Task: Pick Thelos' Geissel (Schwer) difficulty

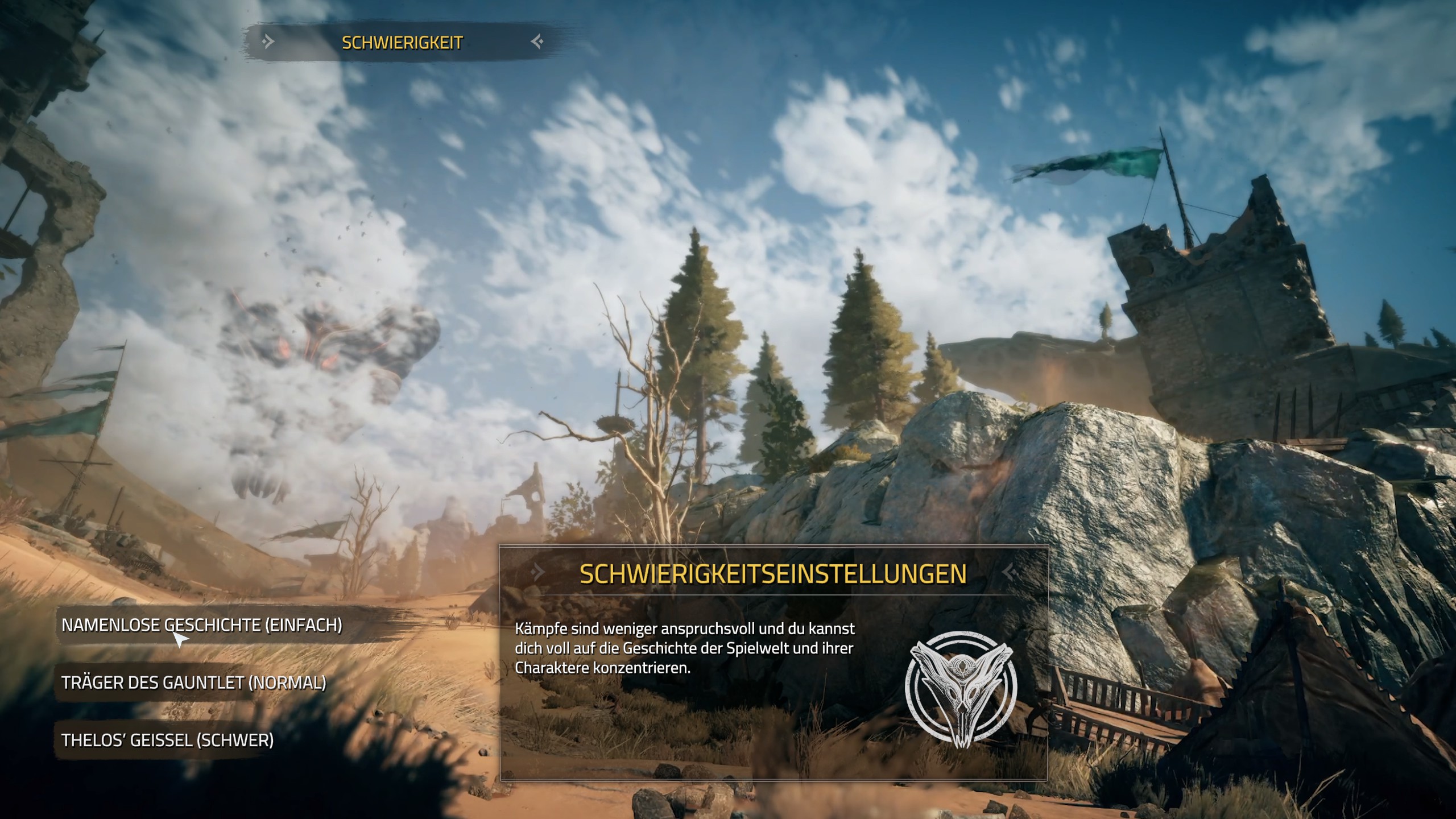Action: [168, 740]
